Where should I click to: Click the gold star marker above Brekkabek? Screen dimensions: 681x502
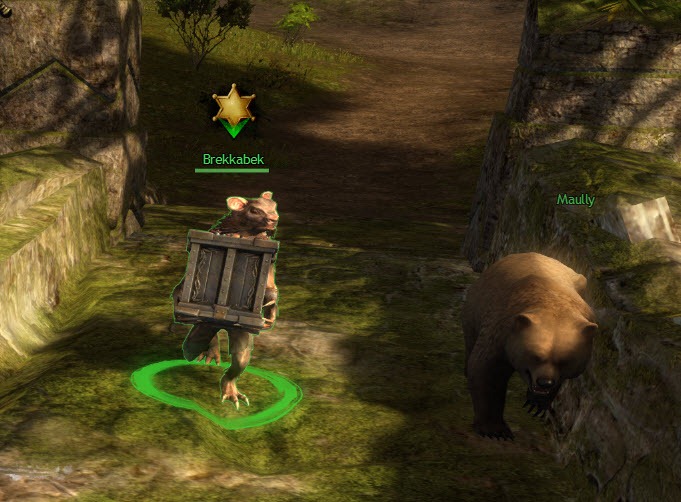(x=233, y=106)
